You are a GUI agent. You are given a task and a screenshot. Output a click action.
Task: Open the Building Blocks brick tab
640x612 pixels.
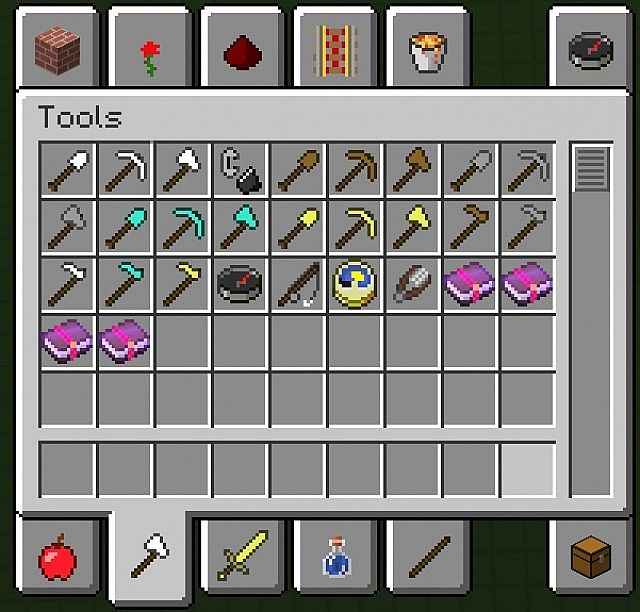56,47
